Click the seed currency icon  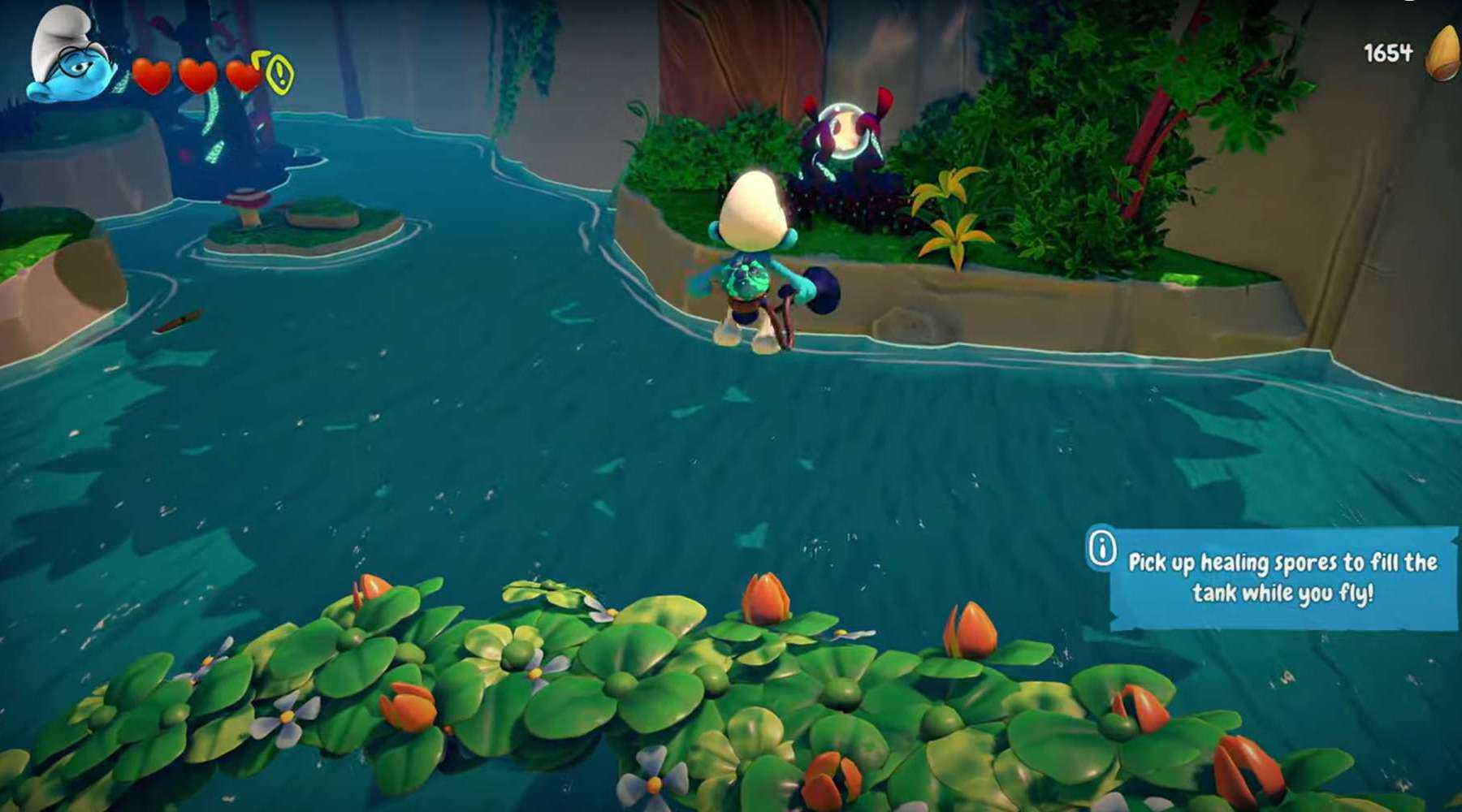click(x=1443, y=54)
